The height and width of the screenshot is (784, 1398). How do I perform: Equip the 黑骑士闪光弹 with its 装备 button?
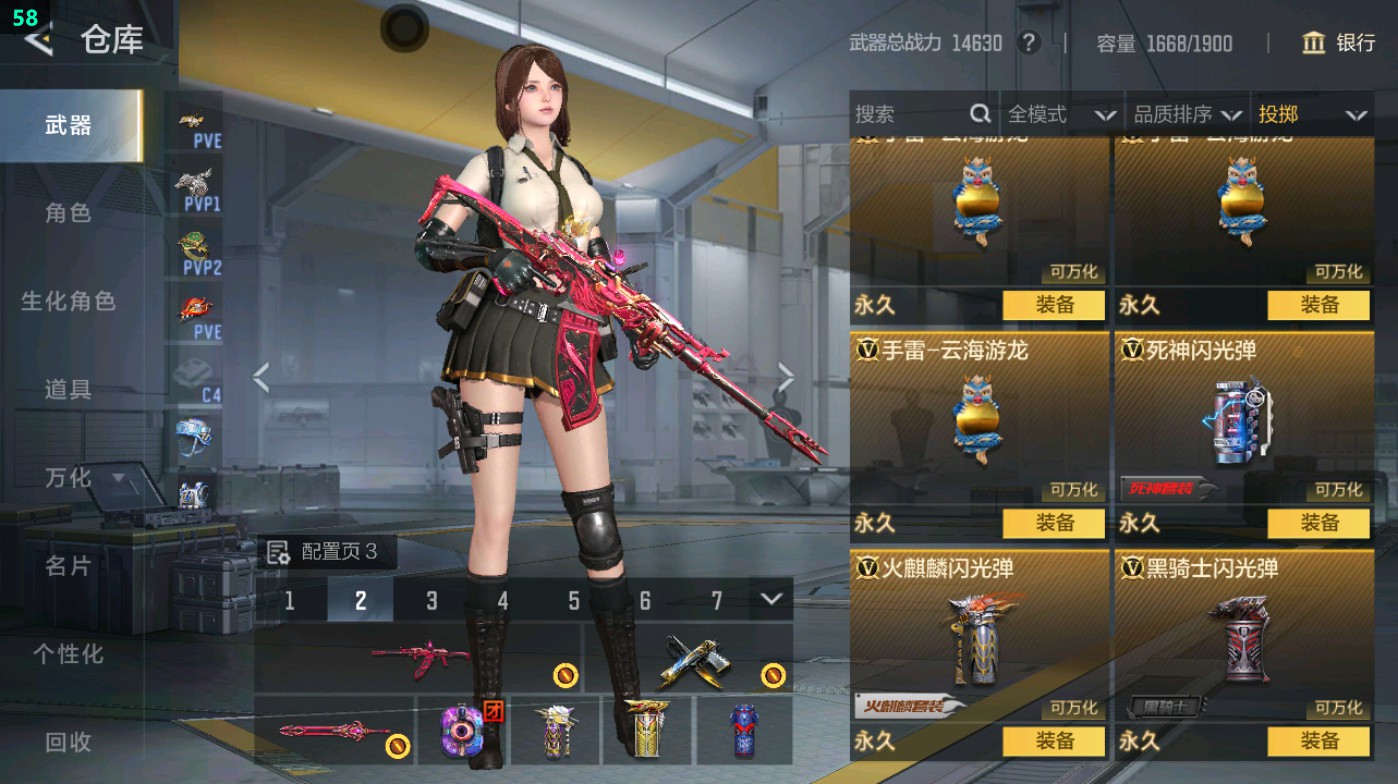pos(1318,741)
